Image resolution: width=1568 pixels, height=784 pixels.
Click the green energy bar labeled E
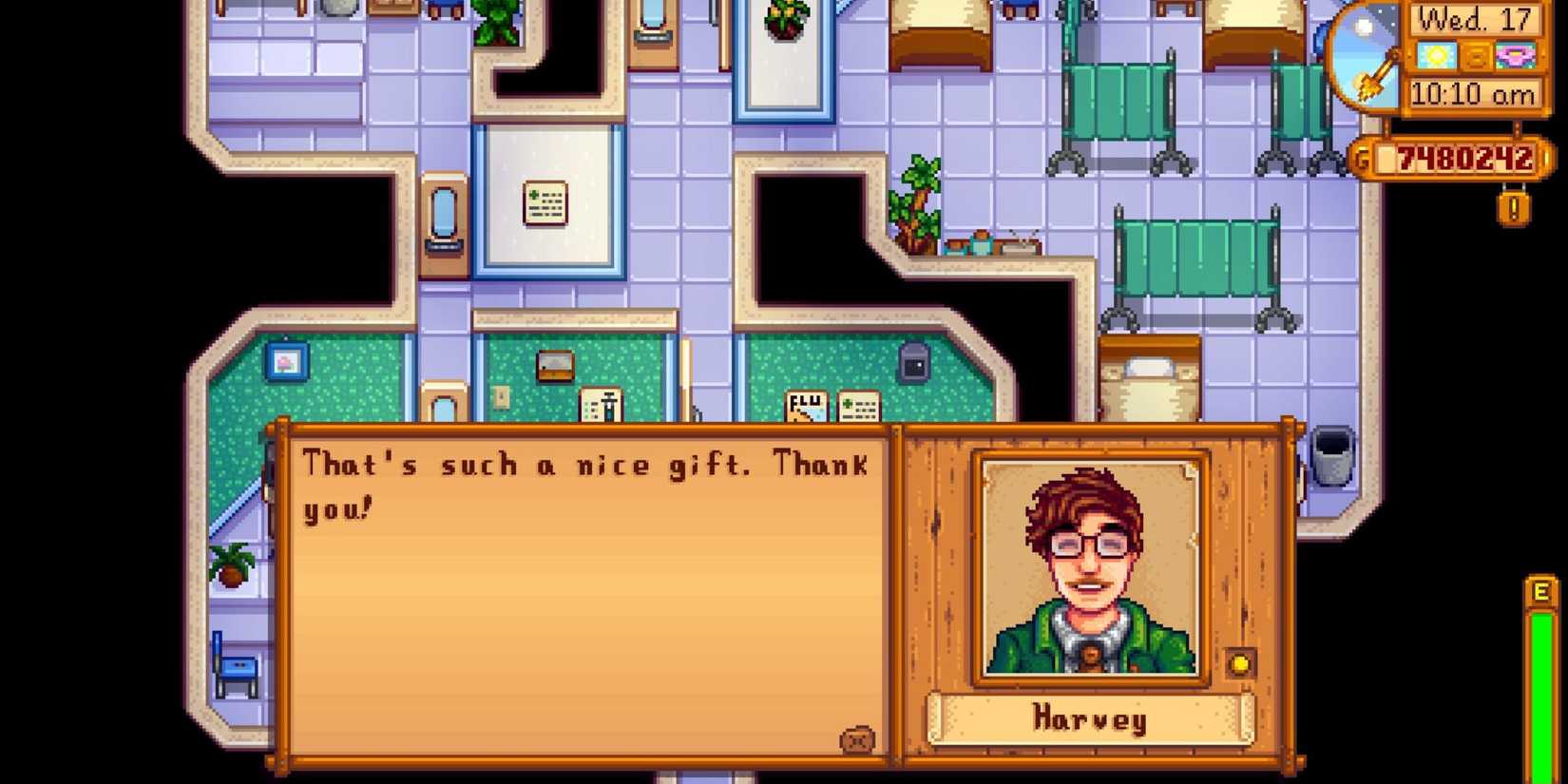click(1540, 665)
